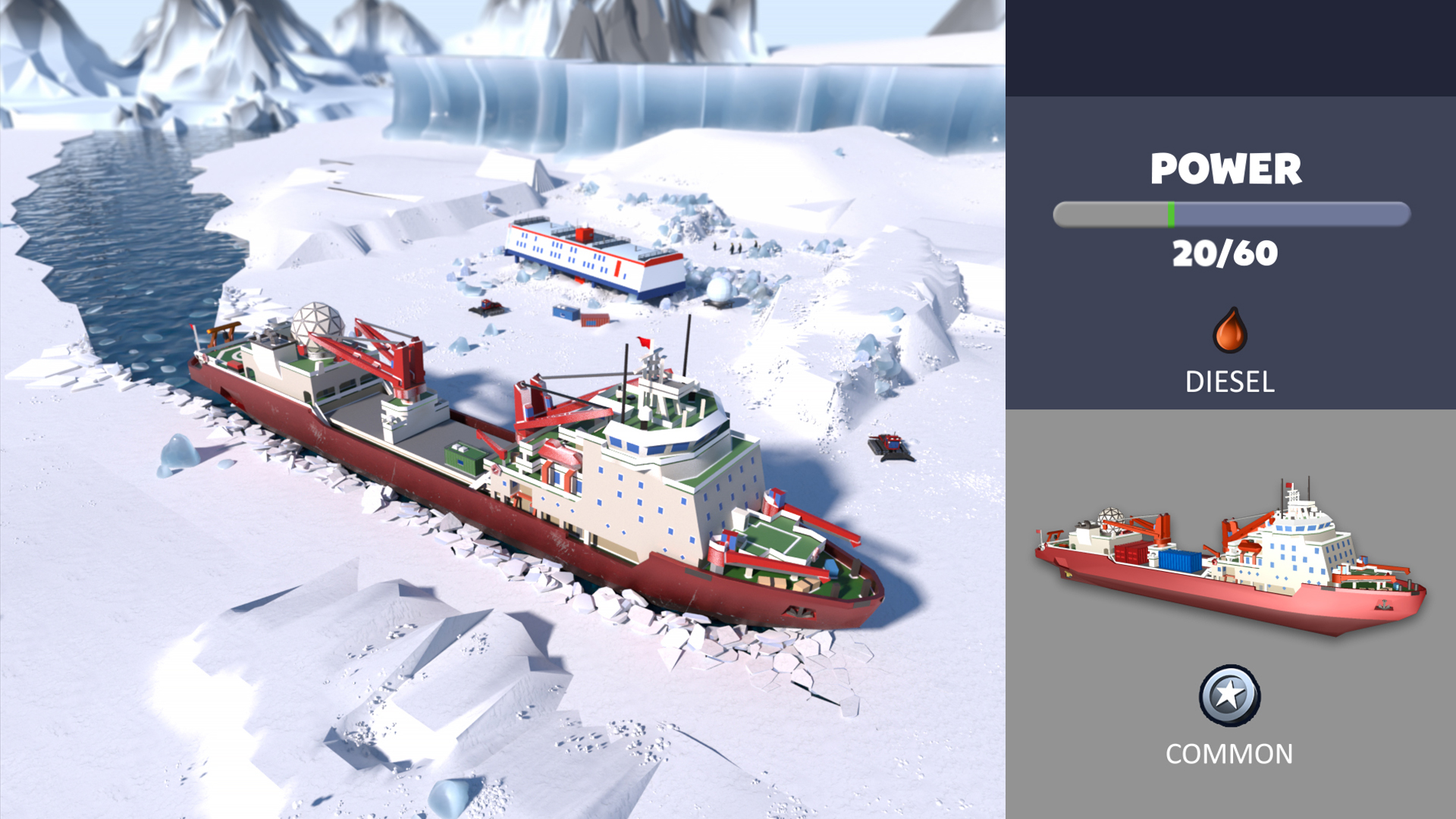Screen dimensions: 1456x819
Task: Toggle the DIESEL fuel type indicator
Action: coord(1229,383)
